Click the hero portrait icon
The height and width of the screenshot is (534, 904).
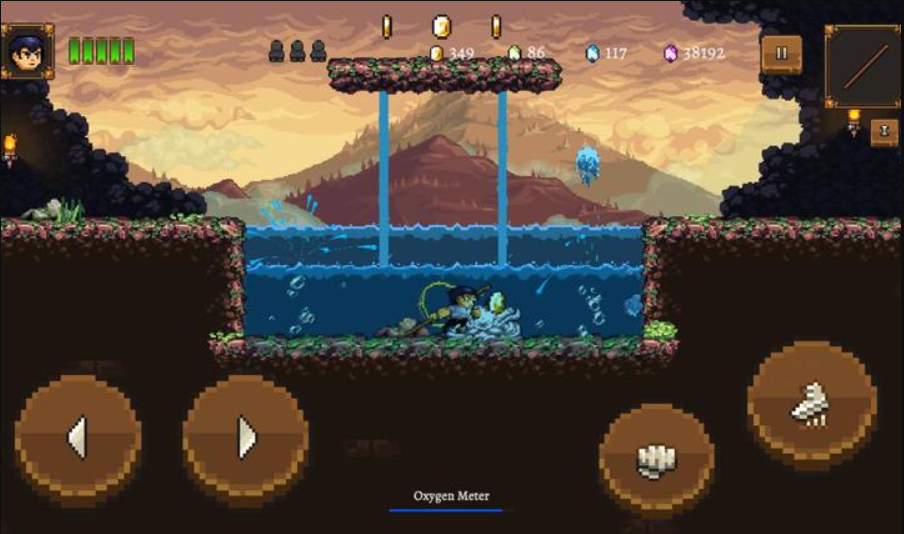pos(28,51)
